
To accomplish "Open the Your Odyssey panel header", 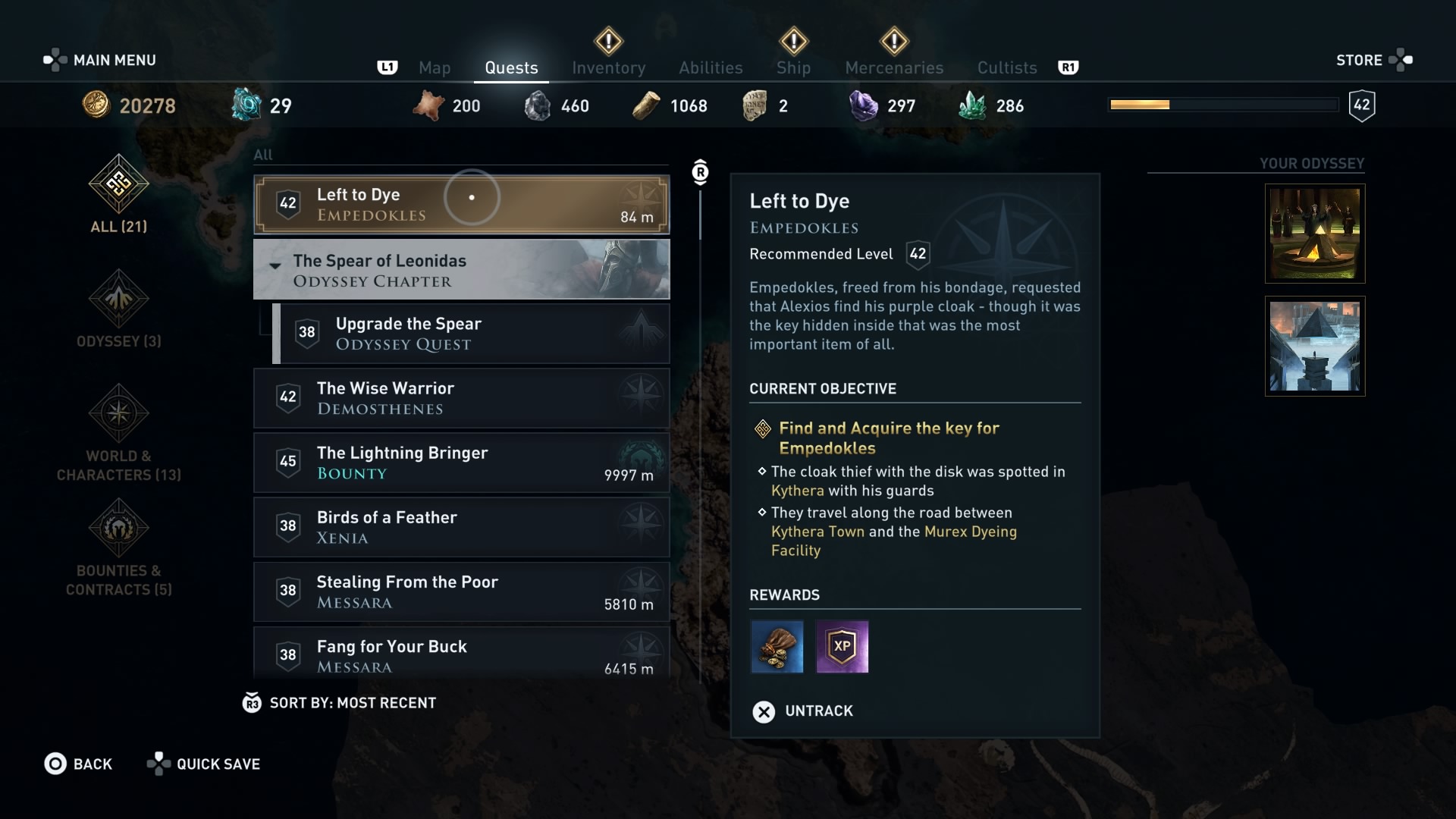I will (x=1310, y=163).
